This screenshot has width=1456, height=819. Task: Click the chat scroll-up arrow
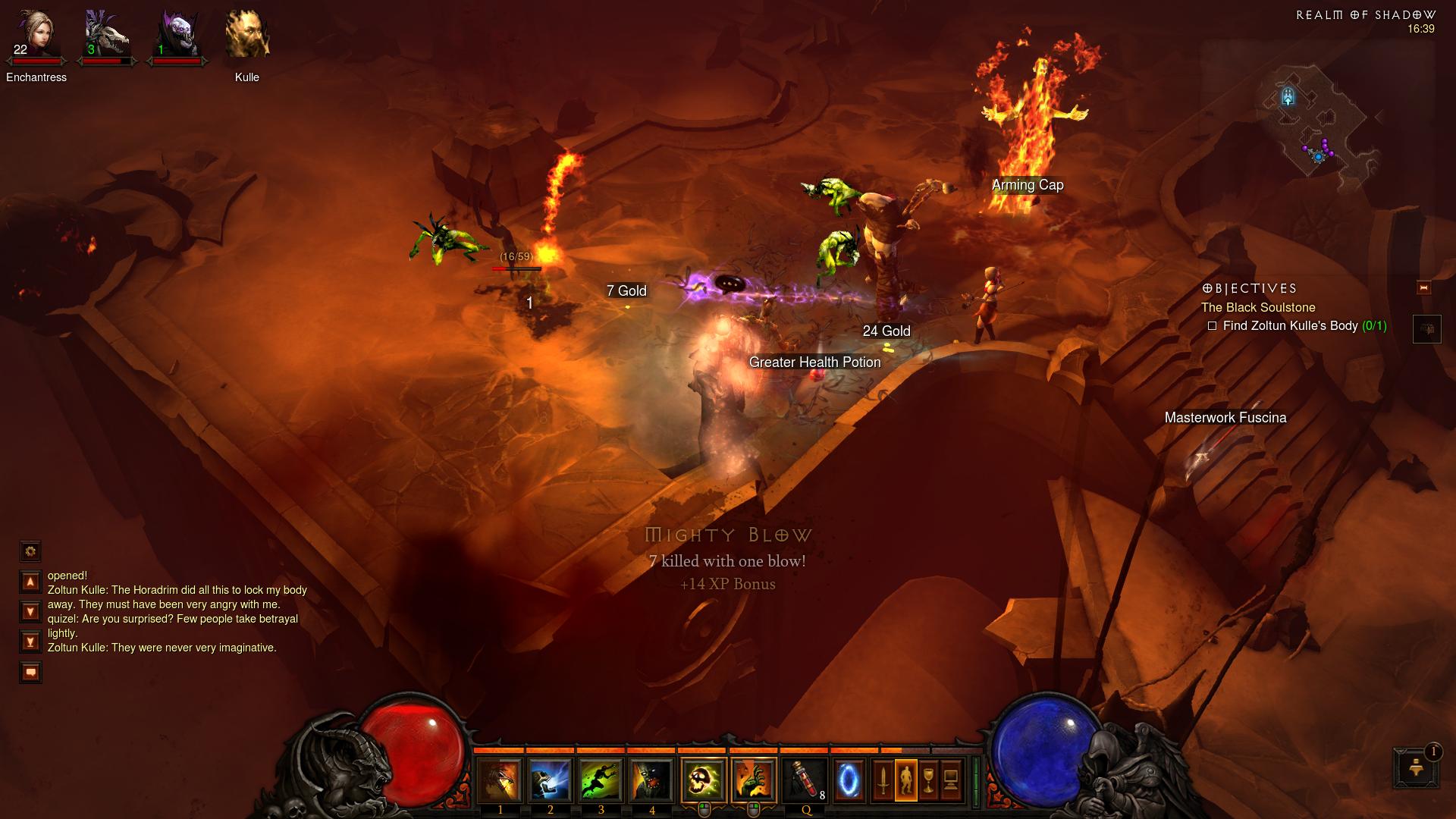(x=30, y=582)
